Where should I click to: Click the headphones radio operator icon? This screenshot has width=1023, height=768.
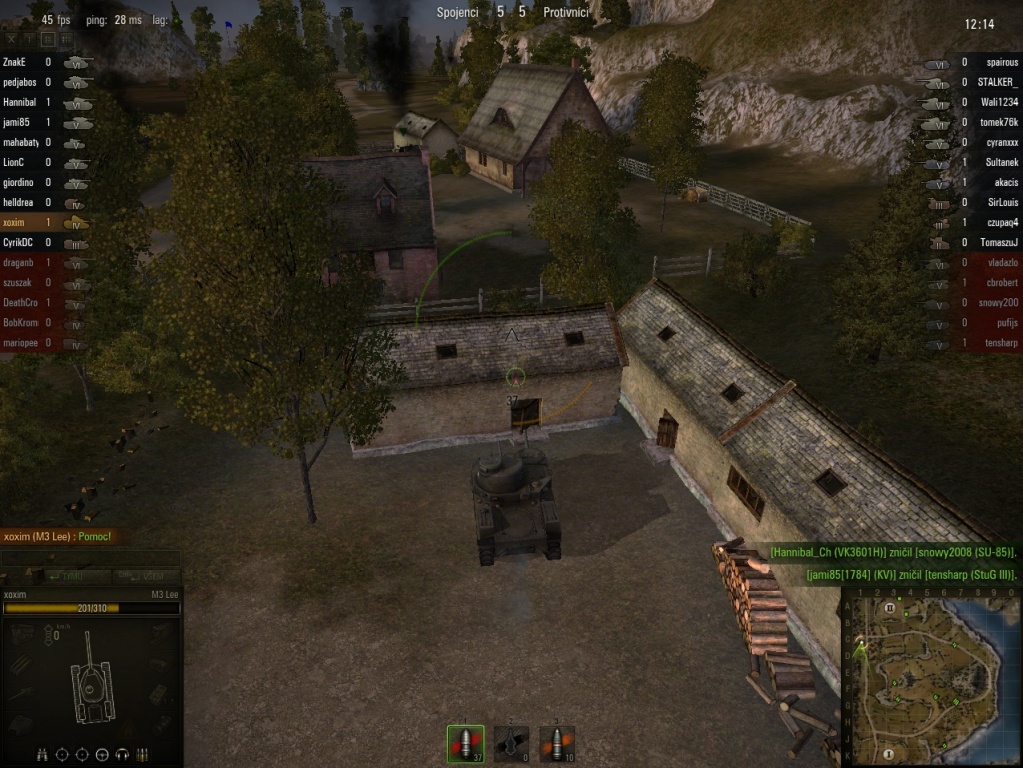click(123, 753)
